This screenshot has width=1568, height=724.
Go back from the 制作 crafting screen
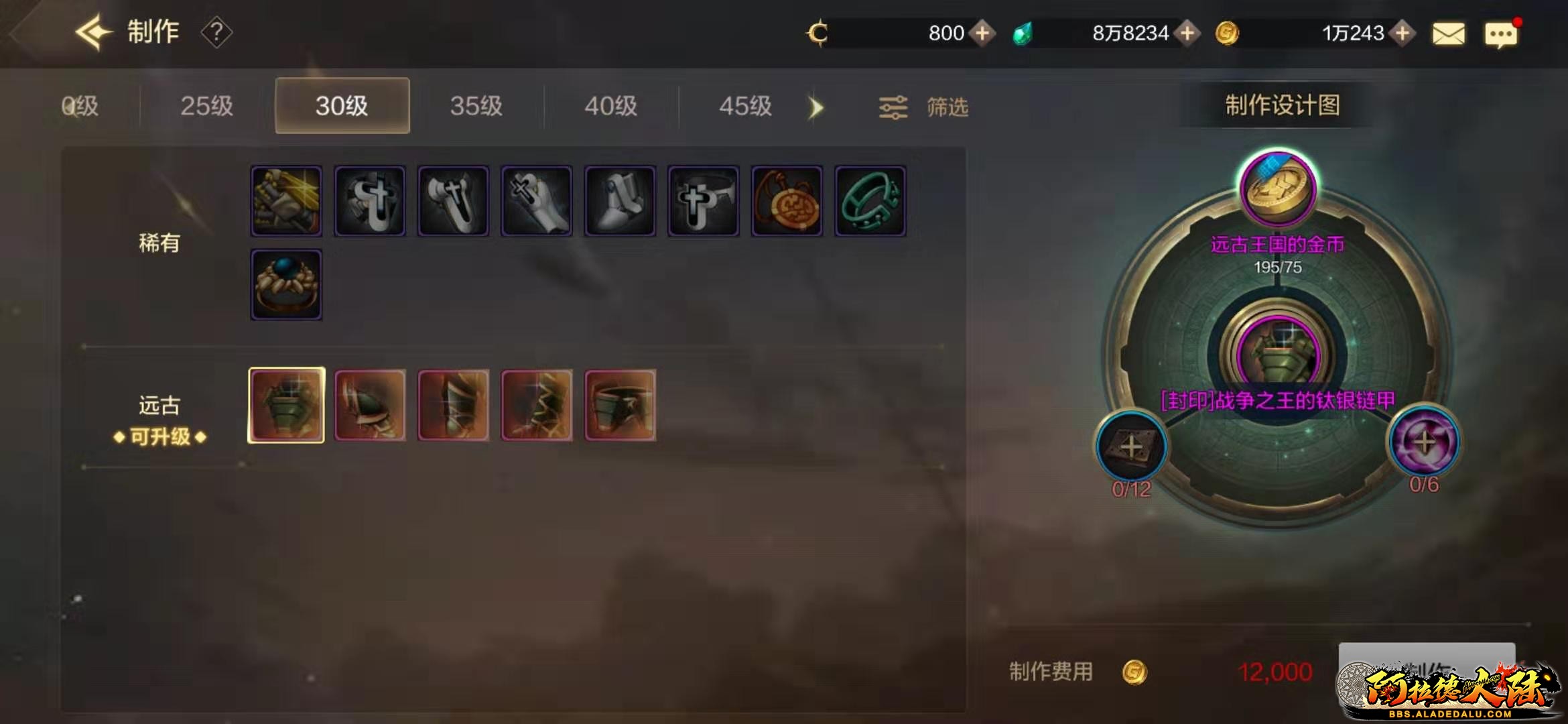[x=92, y=32]
